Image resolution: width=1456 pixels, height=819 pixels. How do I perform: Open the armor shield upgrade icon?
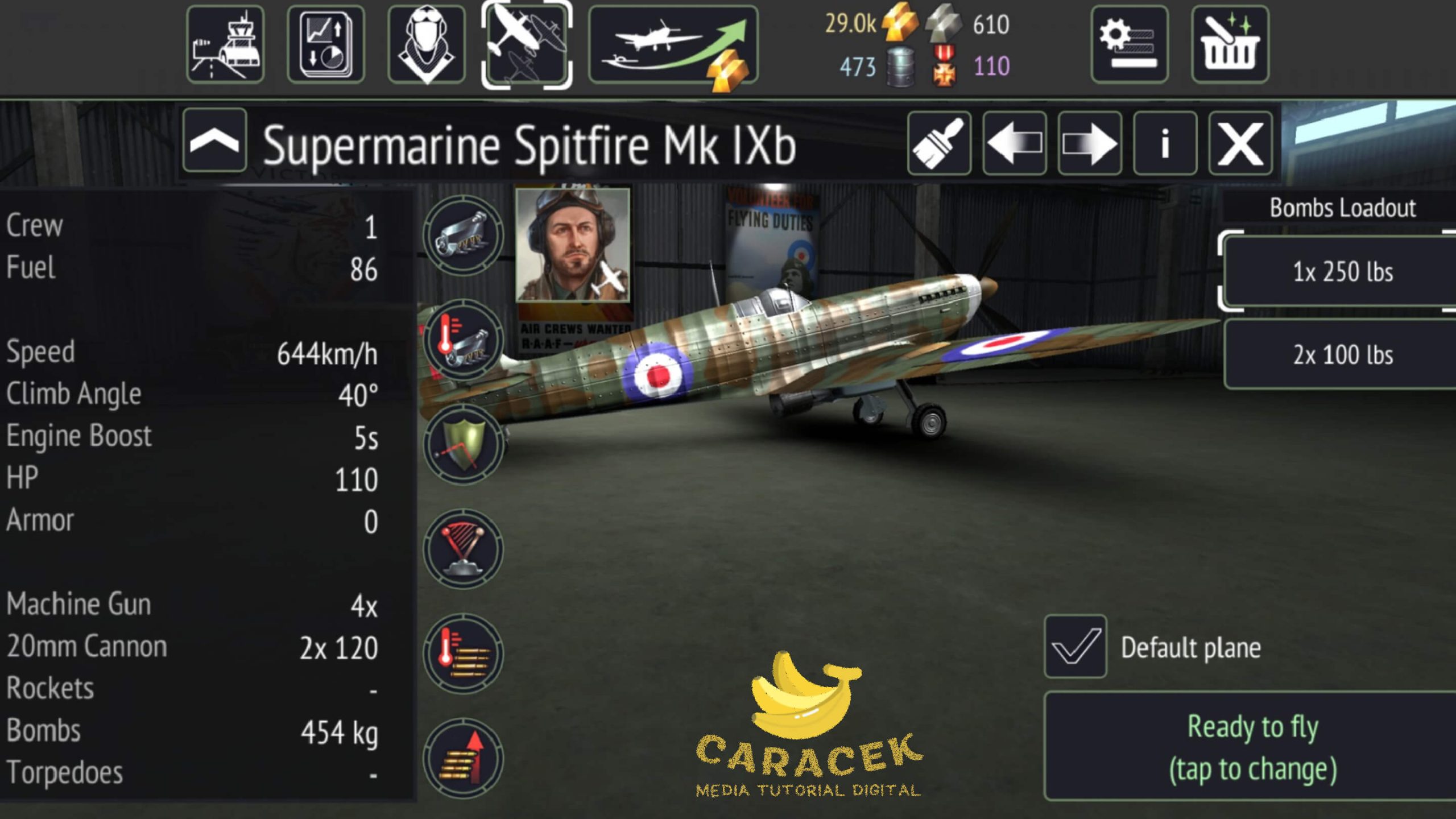pyautogui.click(x=463, y=445)
